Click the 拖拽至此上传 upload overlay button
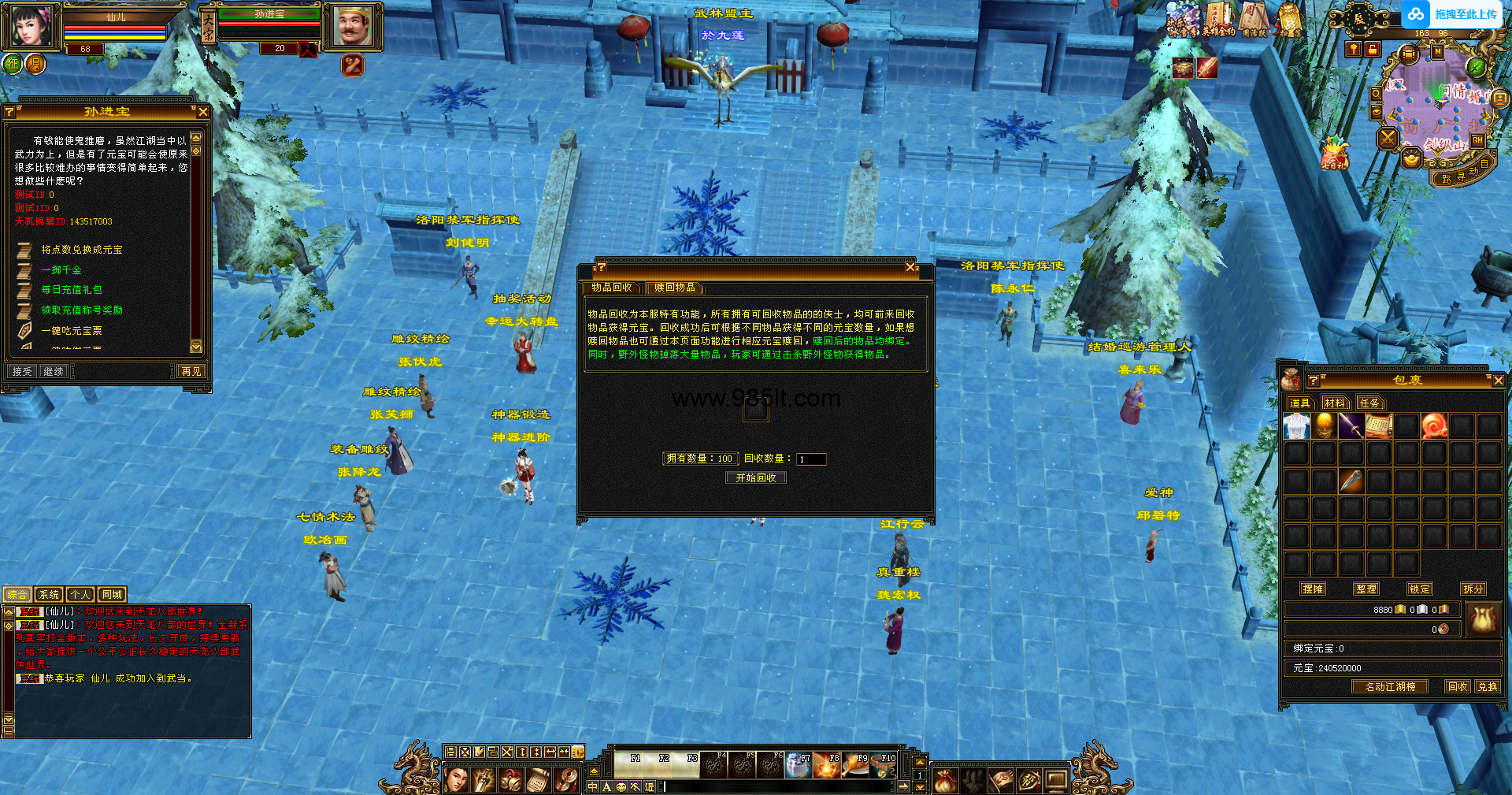 point(1452,14)
